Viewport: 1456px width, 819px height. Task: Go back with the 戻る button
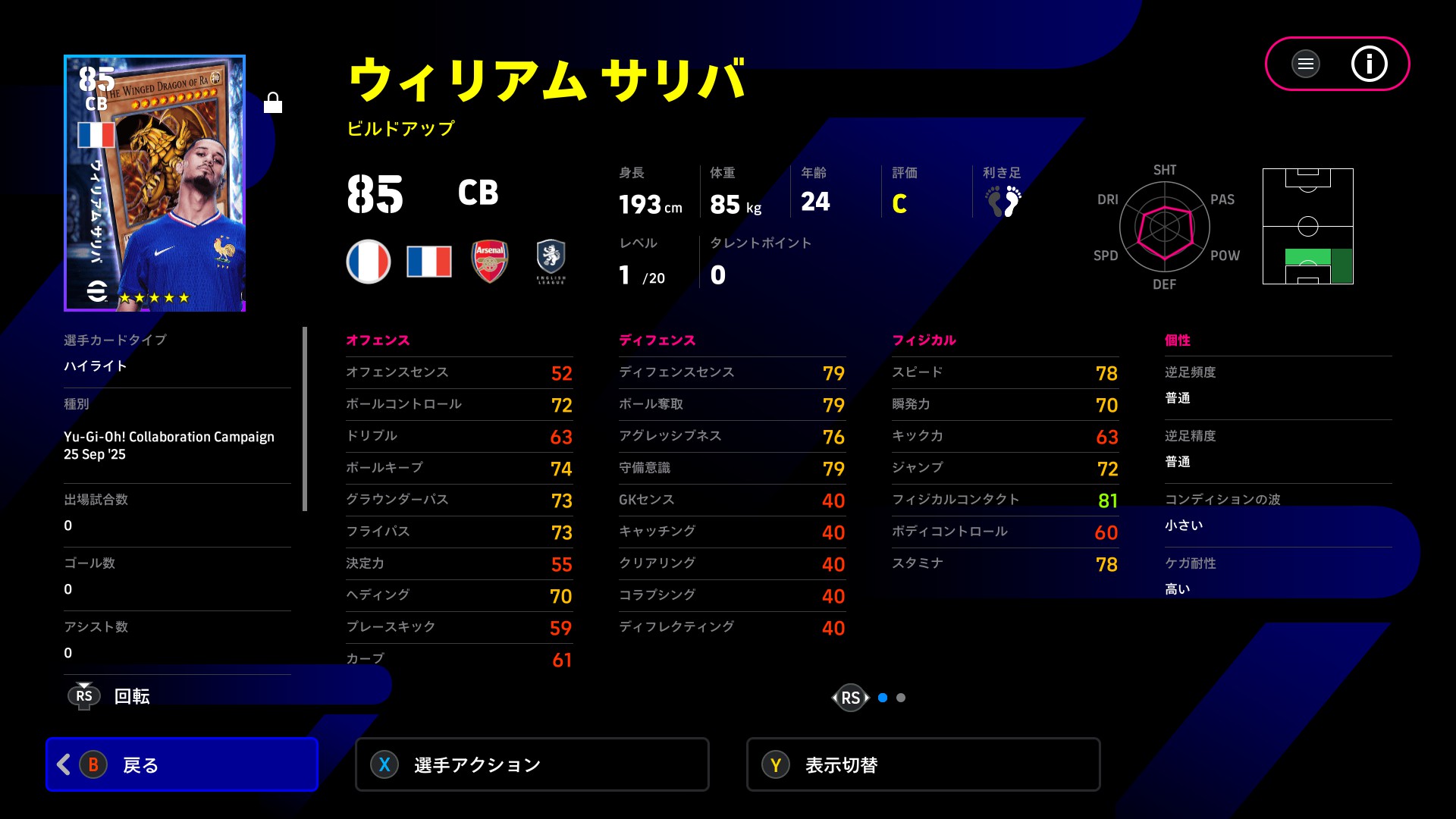[182, 764]
